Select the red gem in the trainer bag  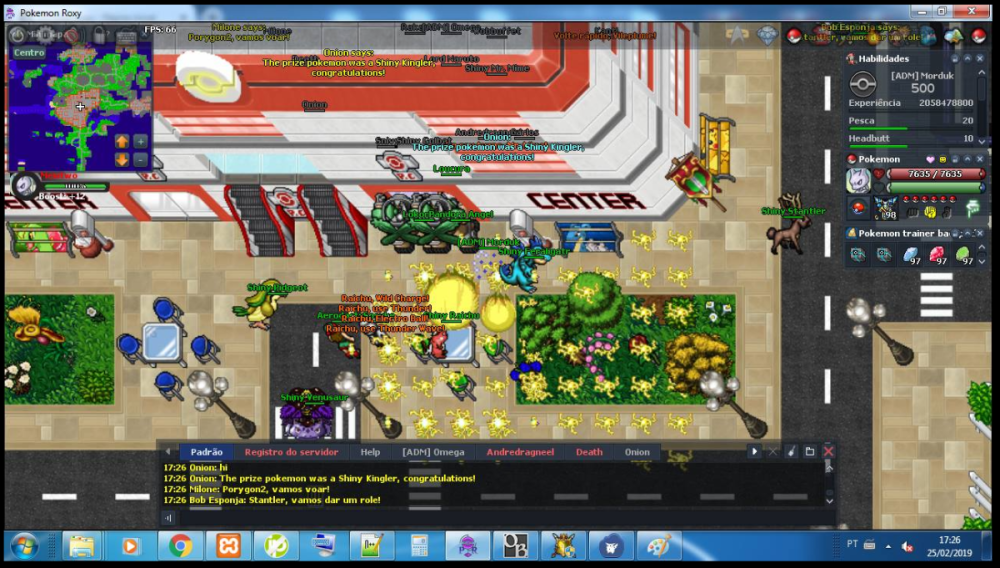point(938,255)
